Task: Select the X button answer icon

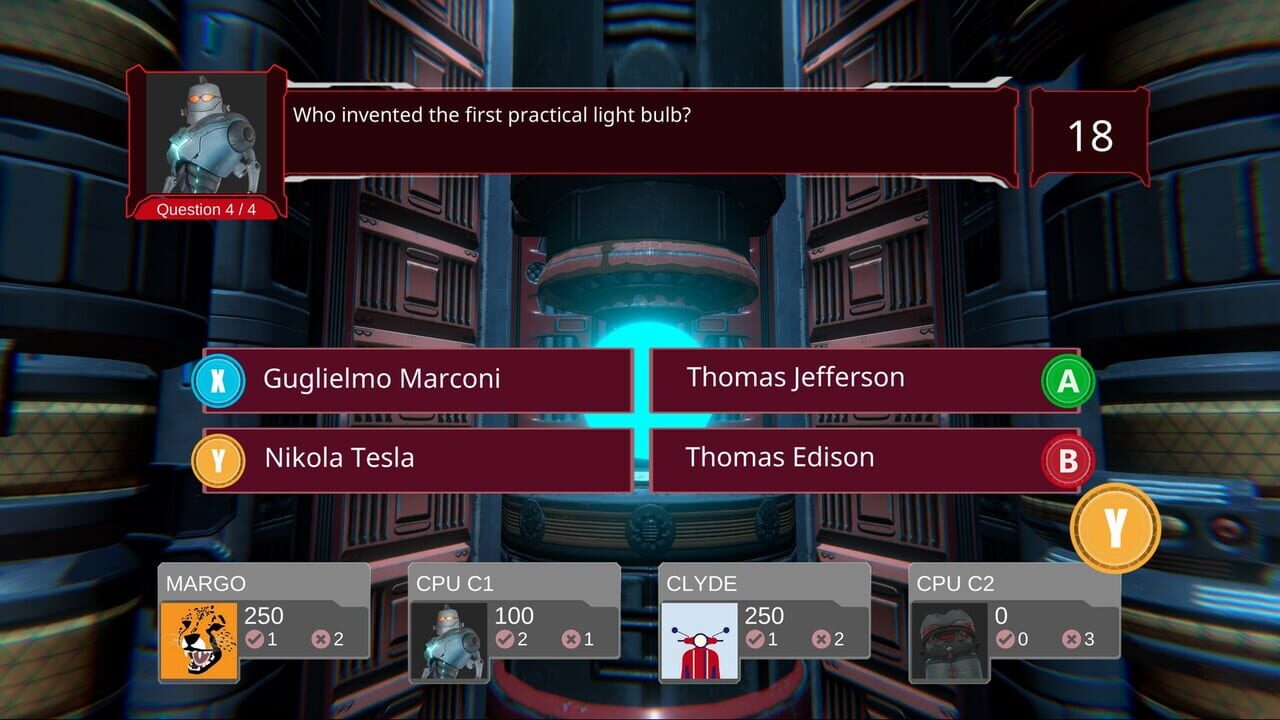Action: tap(217, 378)
